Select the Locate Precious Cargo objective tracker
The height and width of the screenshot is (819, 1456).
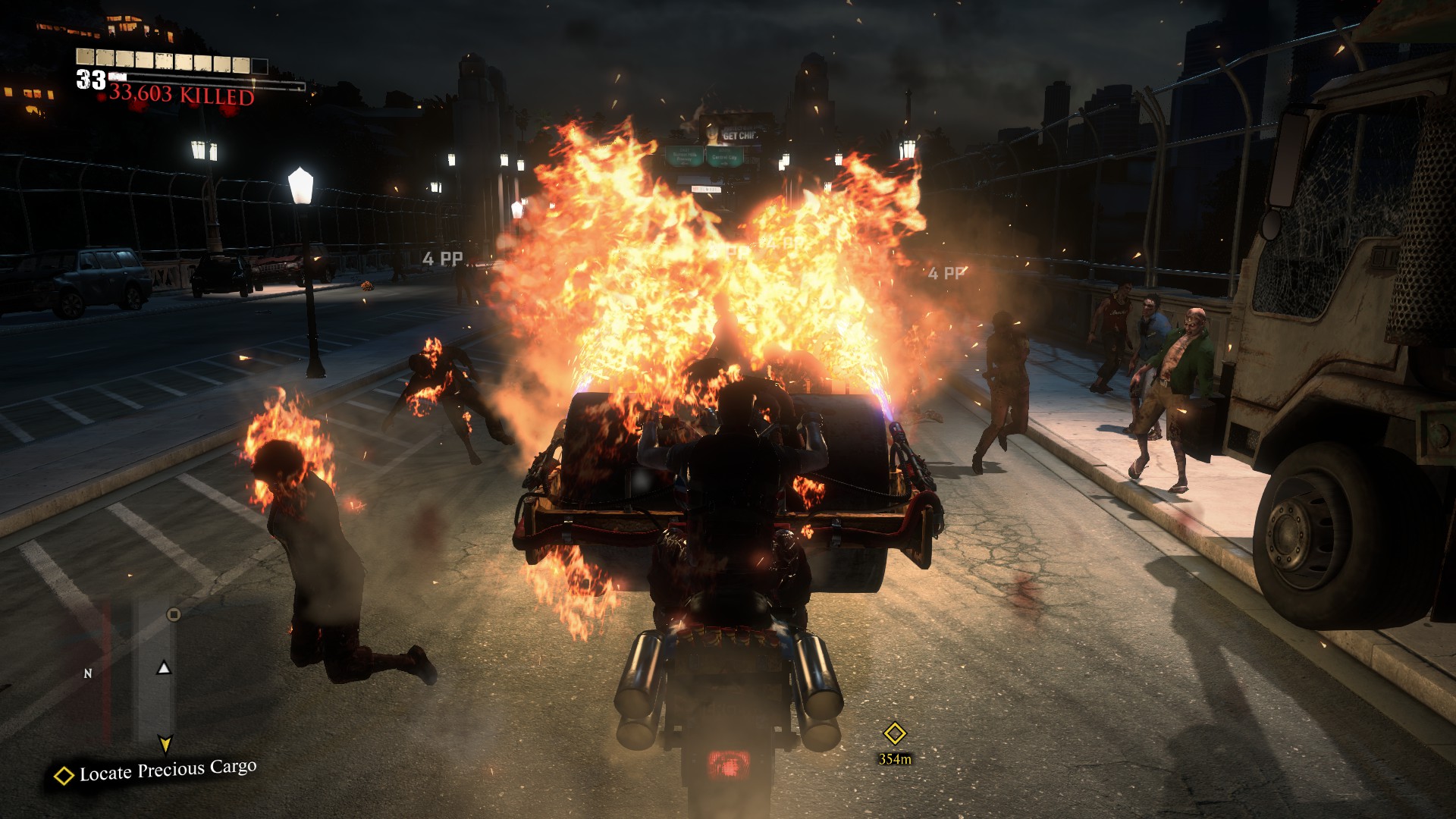coord(156,772)
